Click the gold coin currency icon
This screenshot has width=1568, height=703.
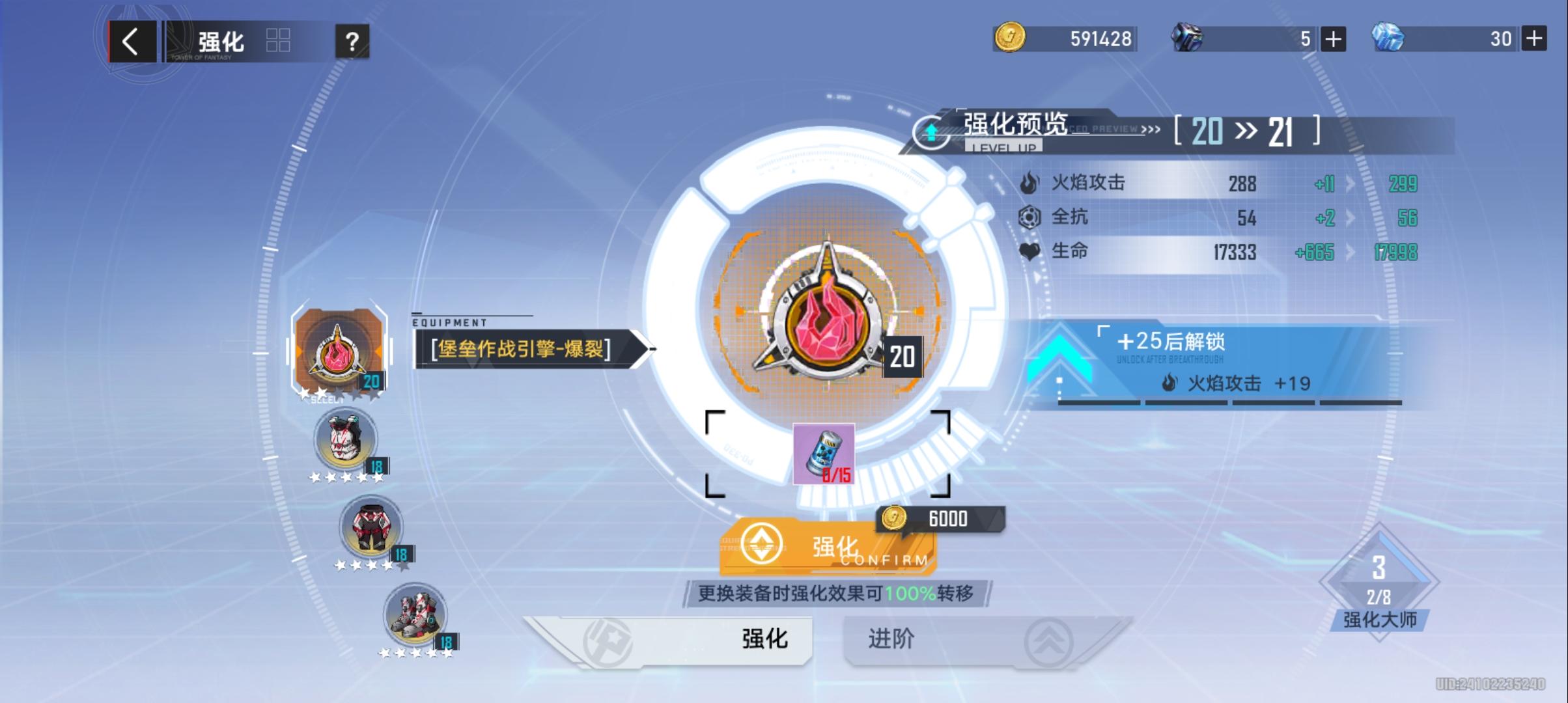tap(1009, 38)
